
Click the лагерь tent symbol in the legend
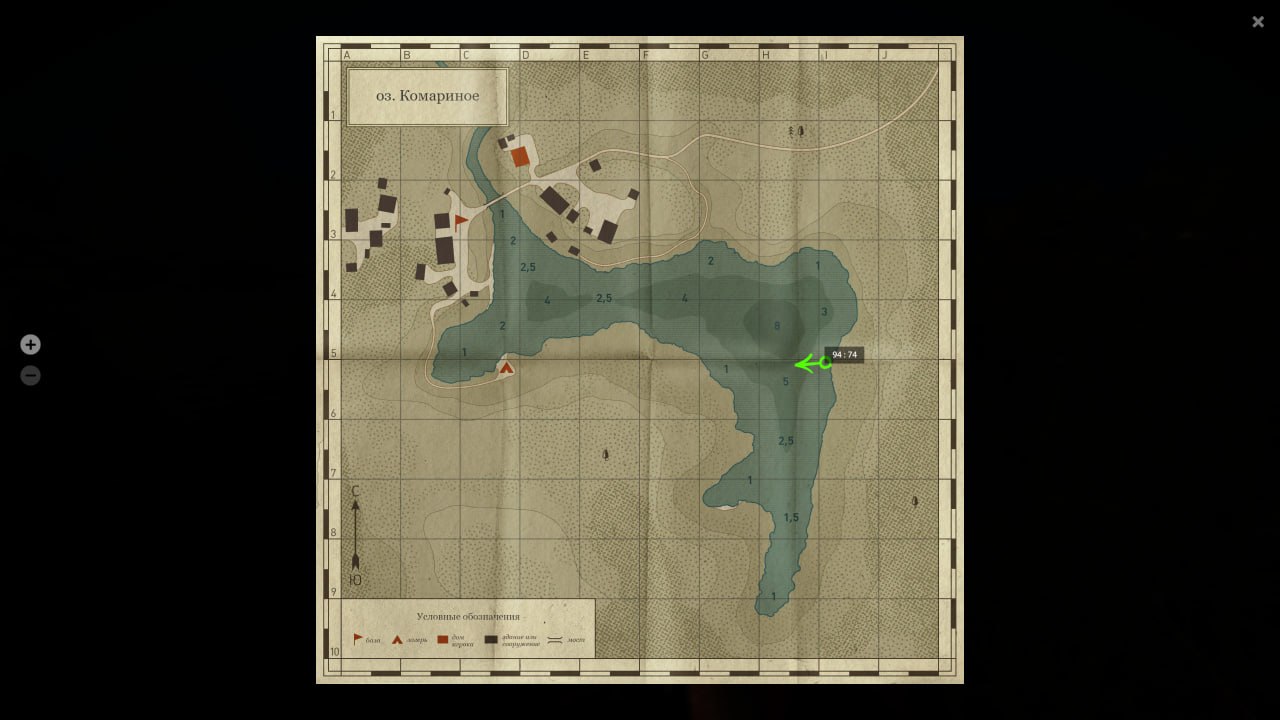pos(397,640)
